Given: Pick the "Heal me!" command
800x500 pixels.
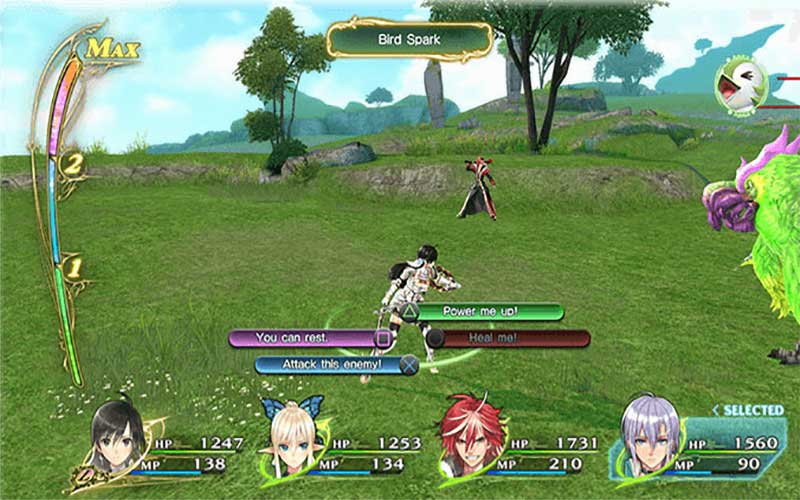Looking at the screenshot, I should [x=510, y=338].
